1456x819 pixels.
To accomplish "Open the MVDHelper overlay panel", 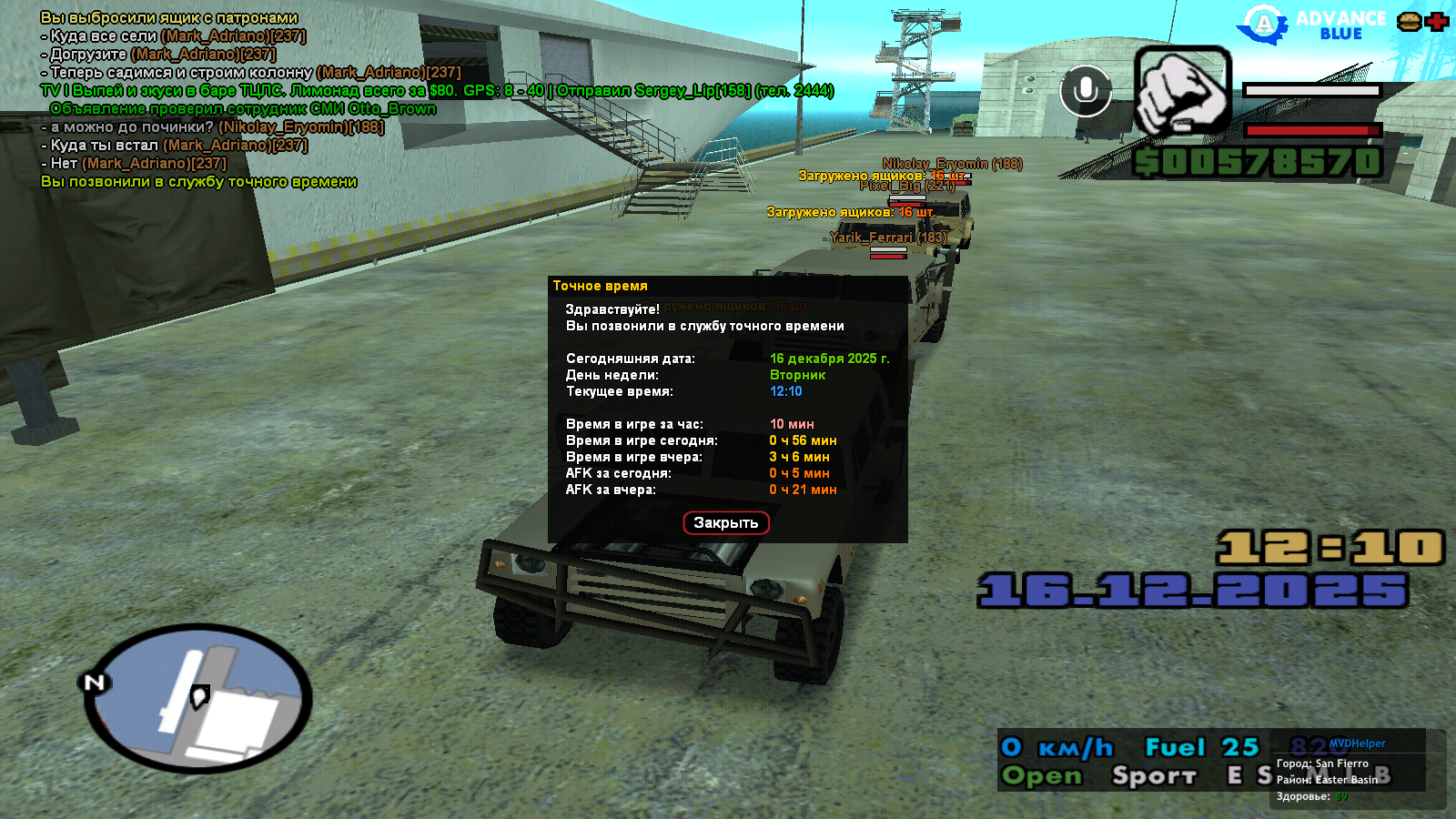I will pyautogui.click(x=1357, y=743).
